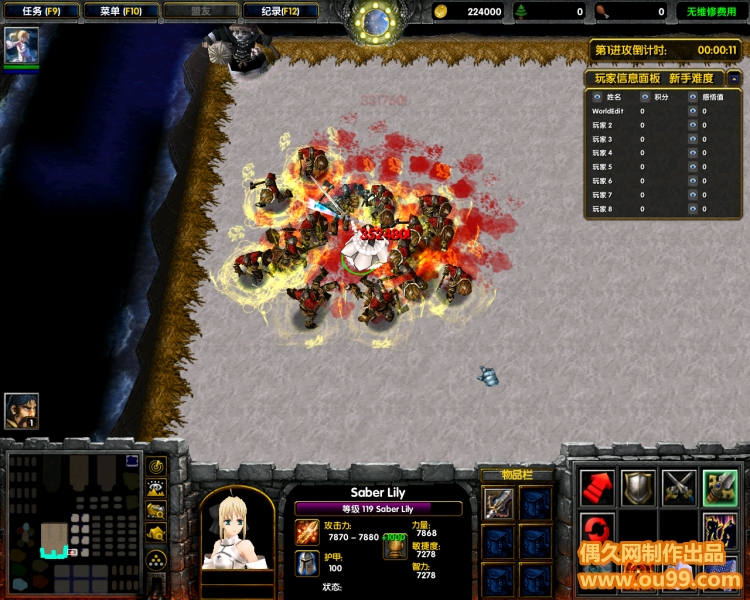Minimize the player info scoreboard panel
The width and height of the screenshot is (750, 600).
pos(734,78)
